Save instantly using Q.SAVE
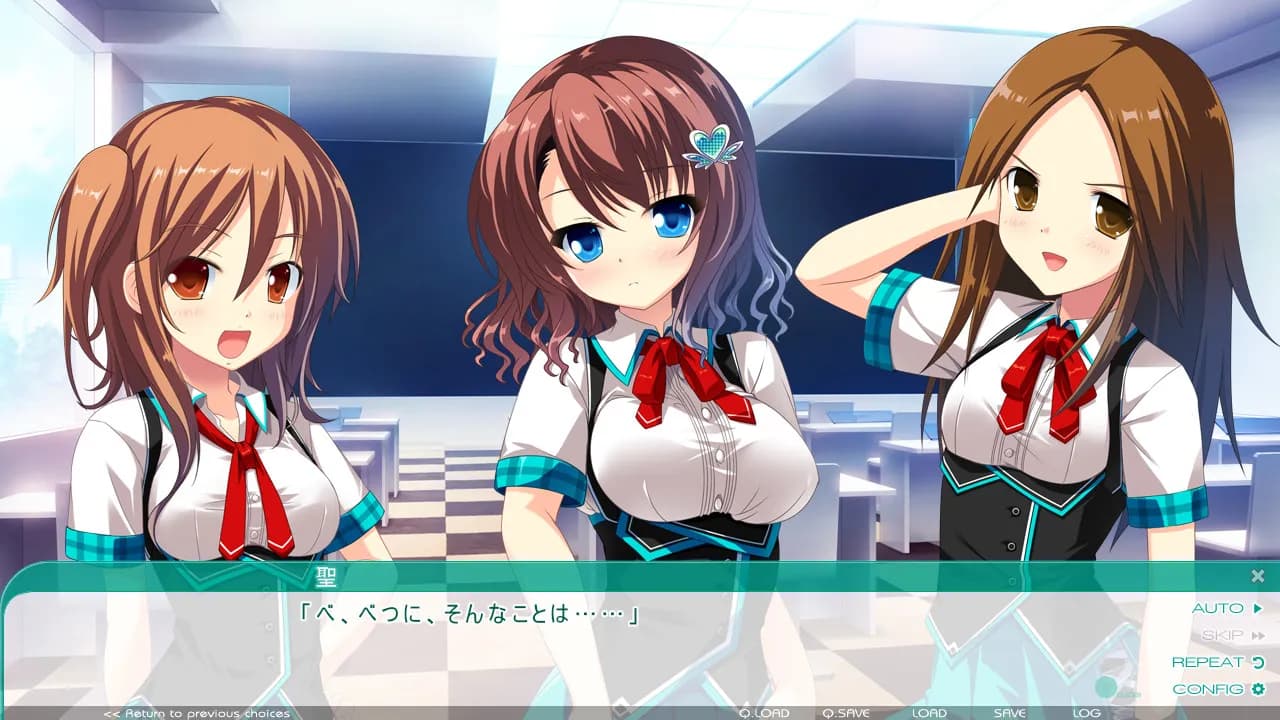The width and height of the screenshot is (1280, 720). 845,713
